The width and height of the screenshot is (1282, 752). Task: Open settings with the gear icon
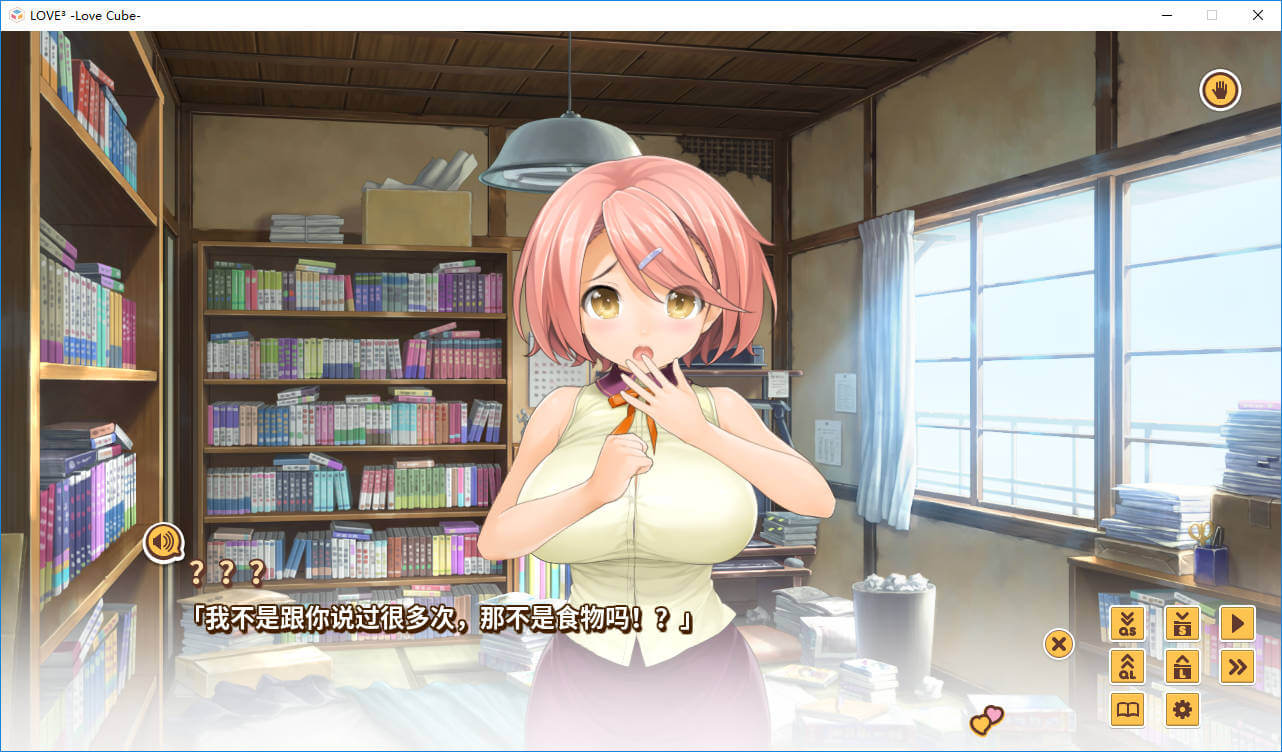pos(1182,710)
